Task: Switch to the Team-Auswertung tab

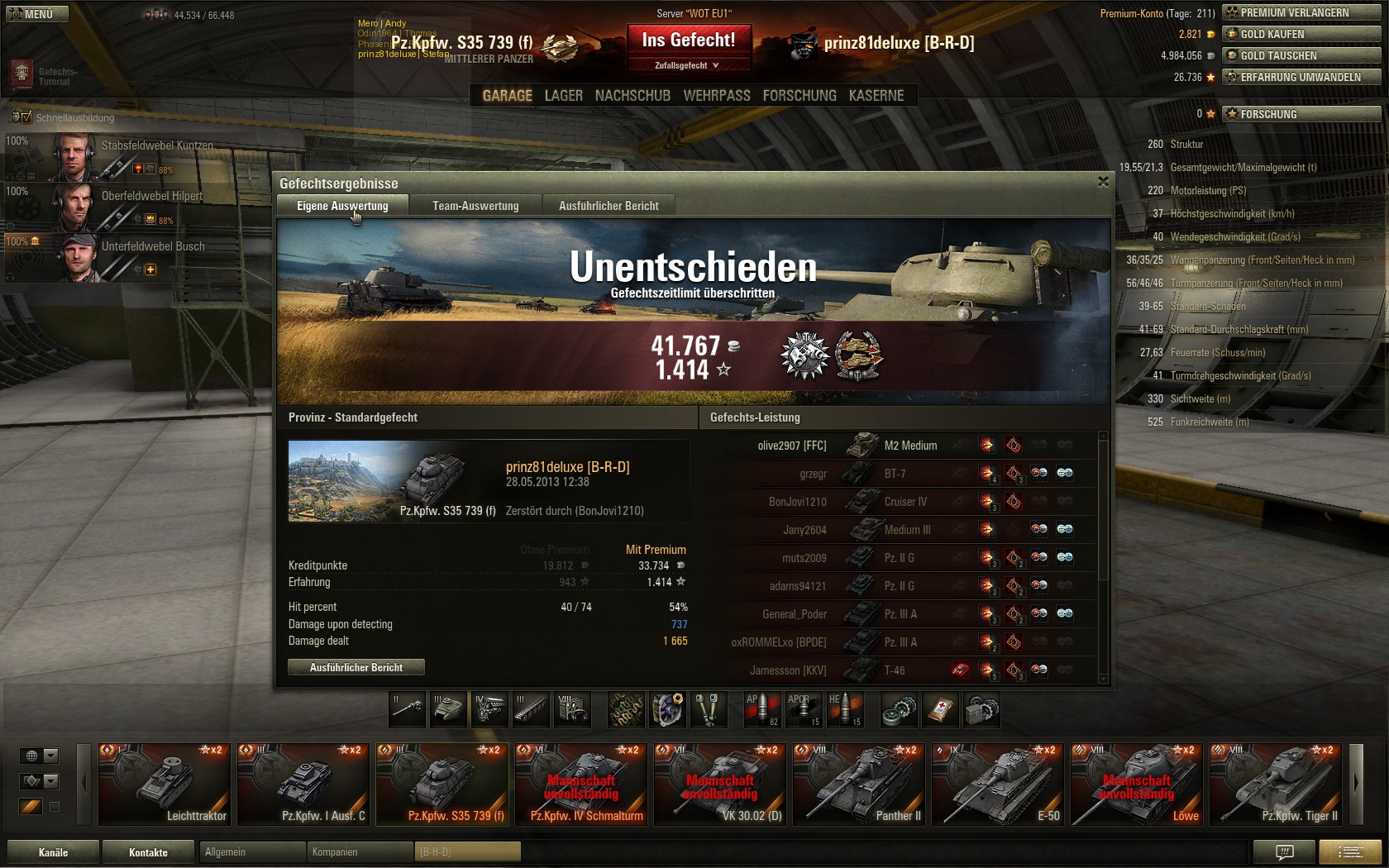Action: 475,206
